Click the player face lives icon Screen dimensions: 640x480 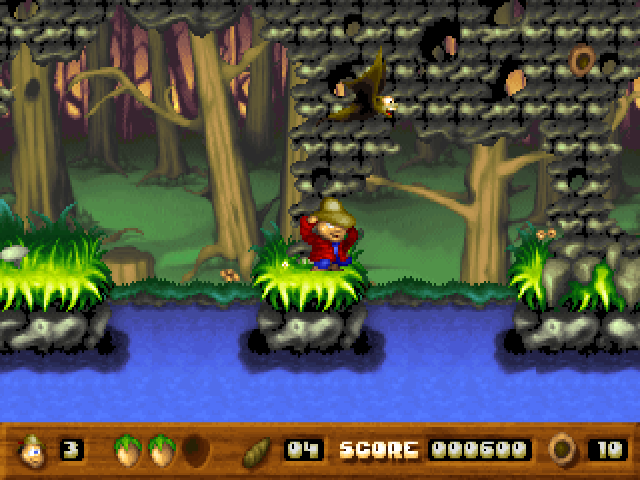(33, 450)
